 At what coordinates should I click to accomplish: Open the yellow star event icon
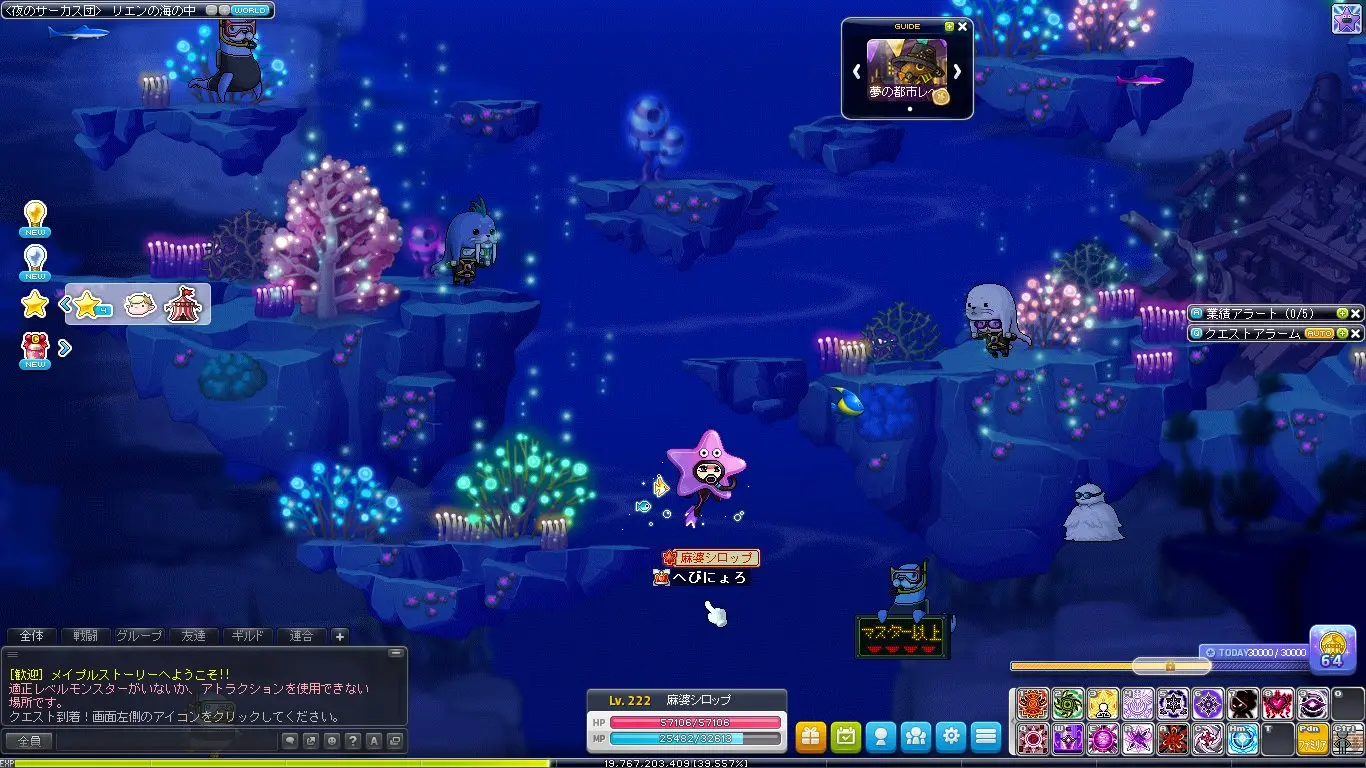[x=36, y=303]
